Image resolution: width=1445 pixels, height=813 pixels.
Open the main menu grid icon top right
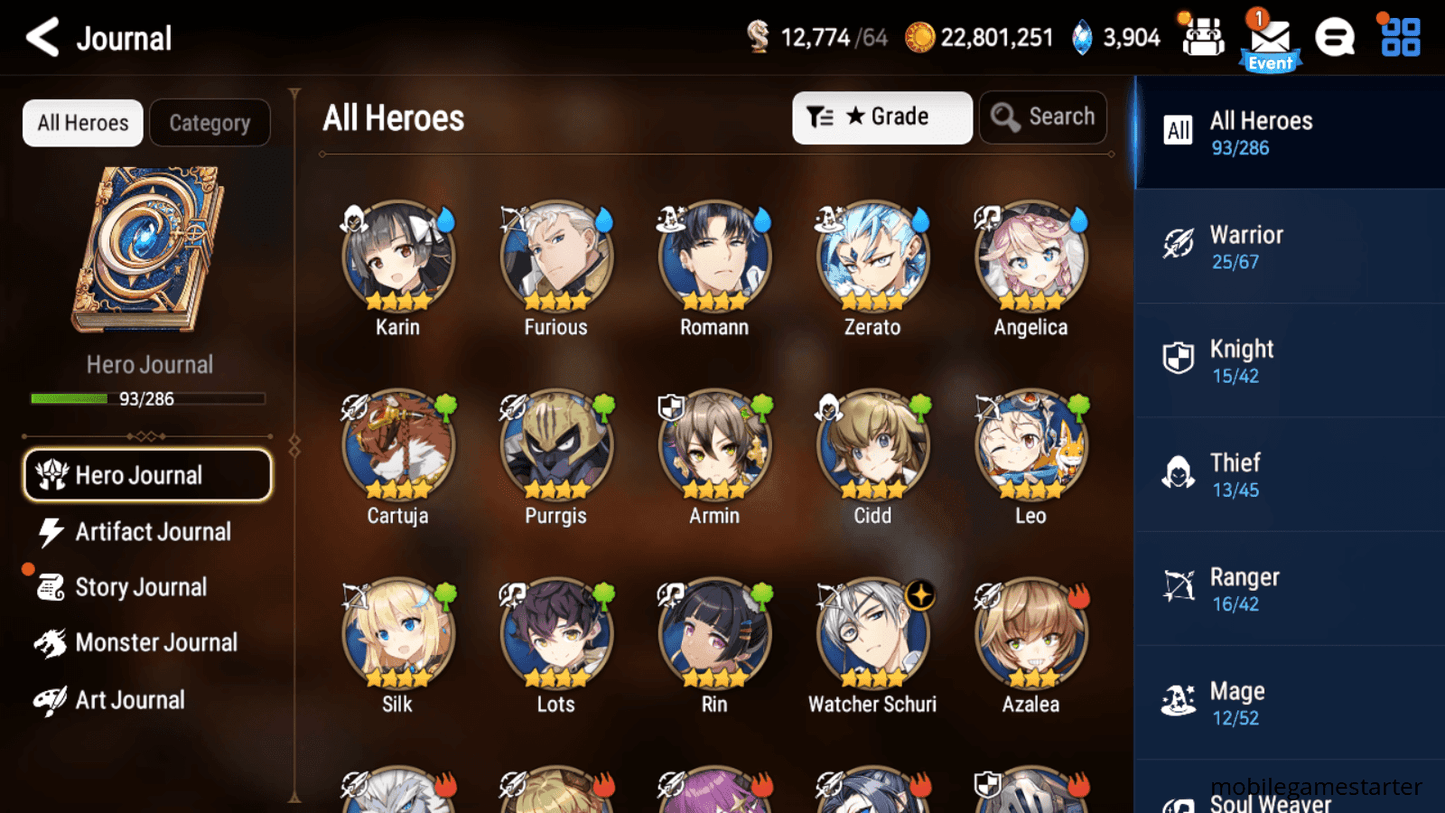[x=1398, y=37]
